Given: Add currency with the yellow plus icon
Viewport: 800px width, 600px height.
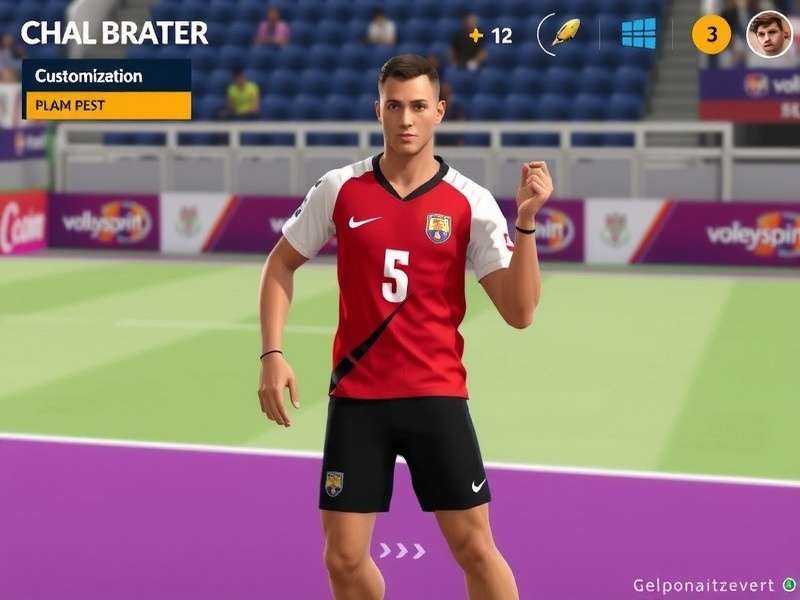Looking at the screenshot, I should [x=476, y=36].
